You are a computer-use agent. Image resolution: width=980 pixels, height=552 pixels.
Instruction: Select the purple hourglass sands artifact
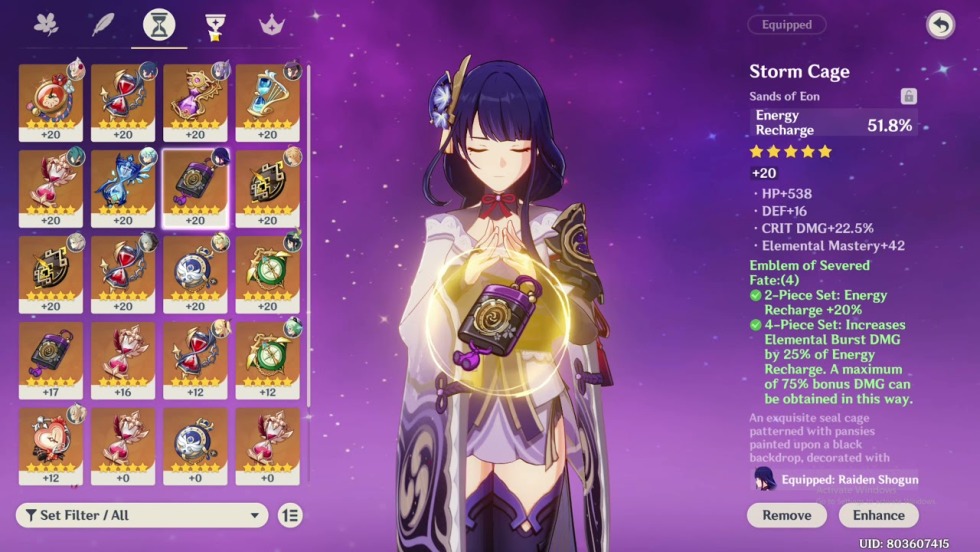195,97
